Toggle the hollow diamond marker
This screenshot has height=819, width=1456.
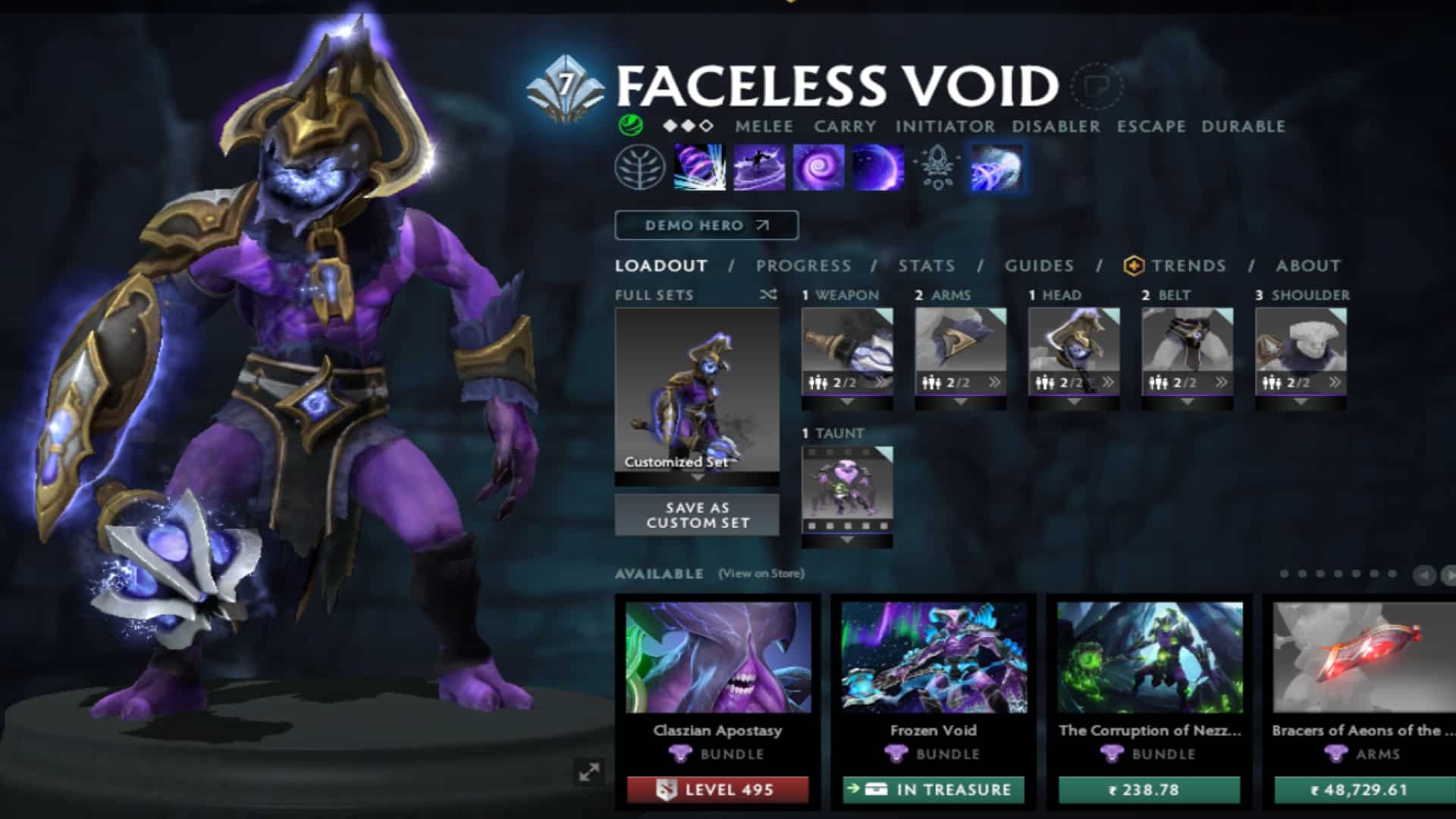click(x=707, y=126)
